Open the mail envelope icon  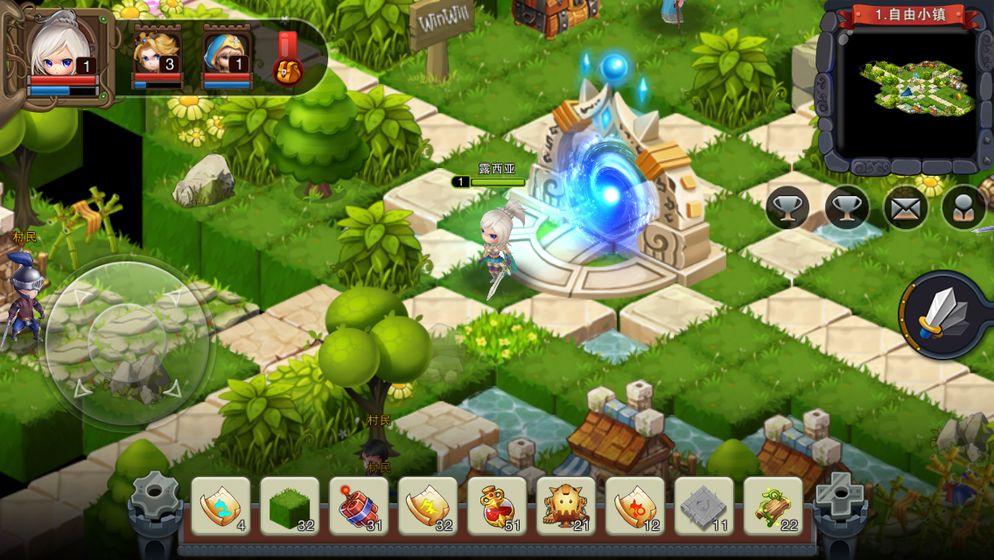(x=906, y=208)
